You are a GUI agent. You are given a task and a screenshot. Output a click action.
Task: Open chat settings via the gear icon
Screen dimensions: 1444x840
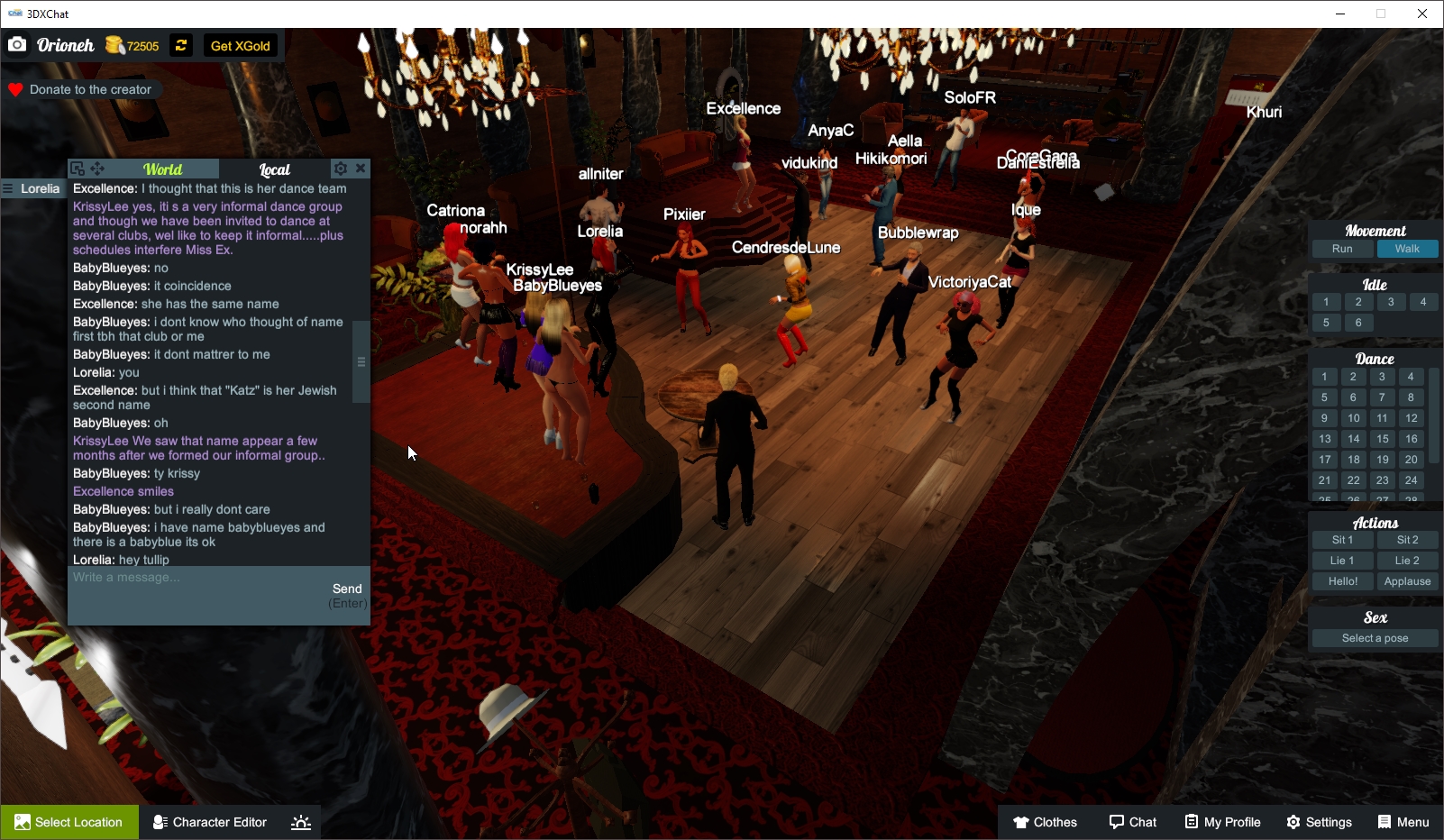tap(341, 168)
